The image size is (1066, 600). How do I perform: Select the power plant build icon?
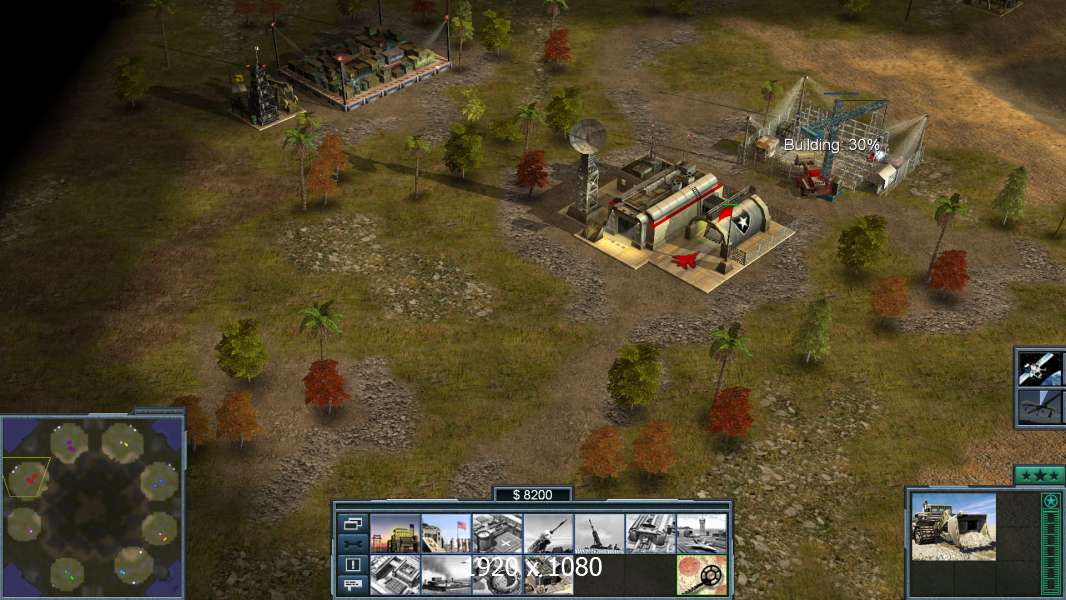pos(395,533)
